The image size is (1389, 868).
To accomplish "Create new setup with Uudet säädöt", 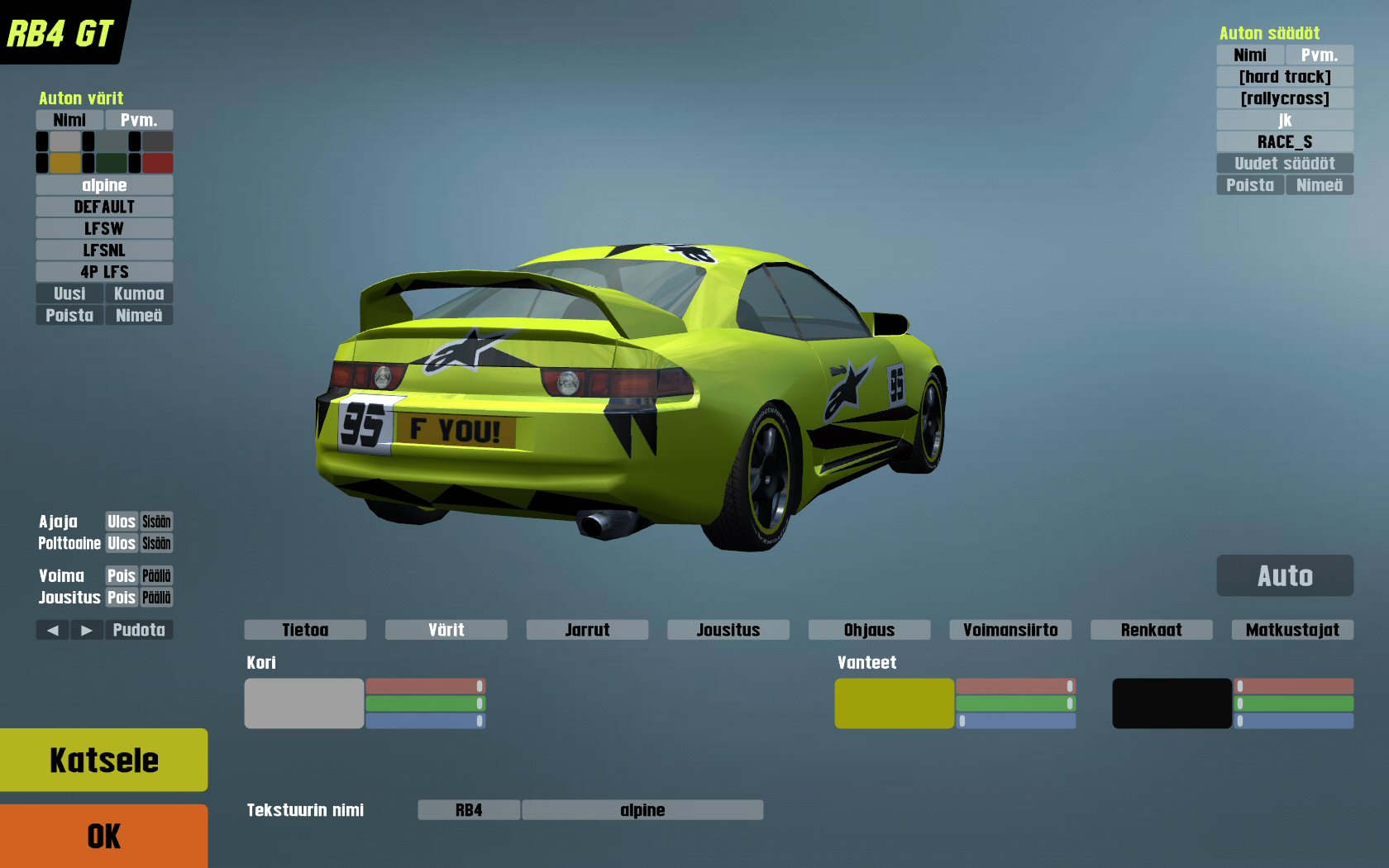I will pos(1285,164).
